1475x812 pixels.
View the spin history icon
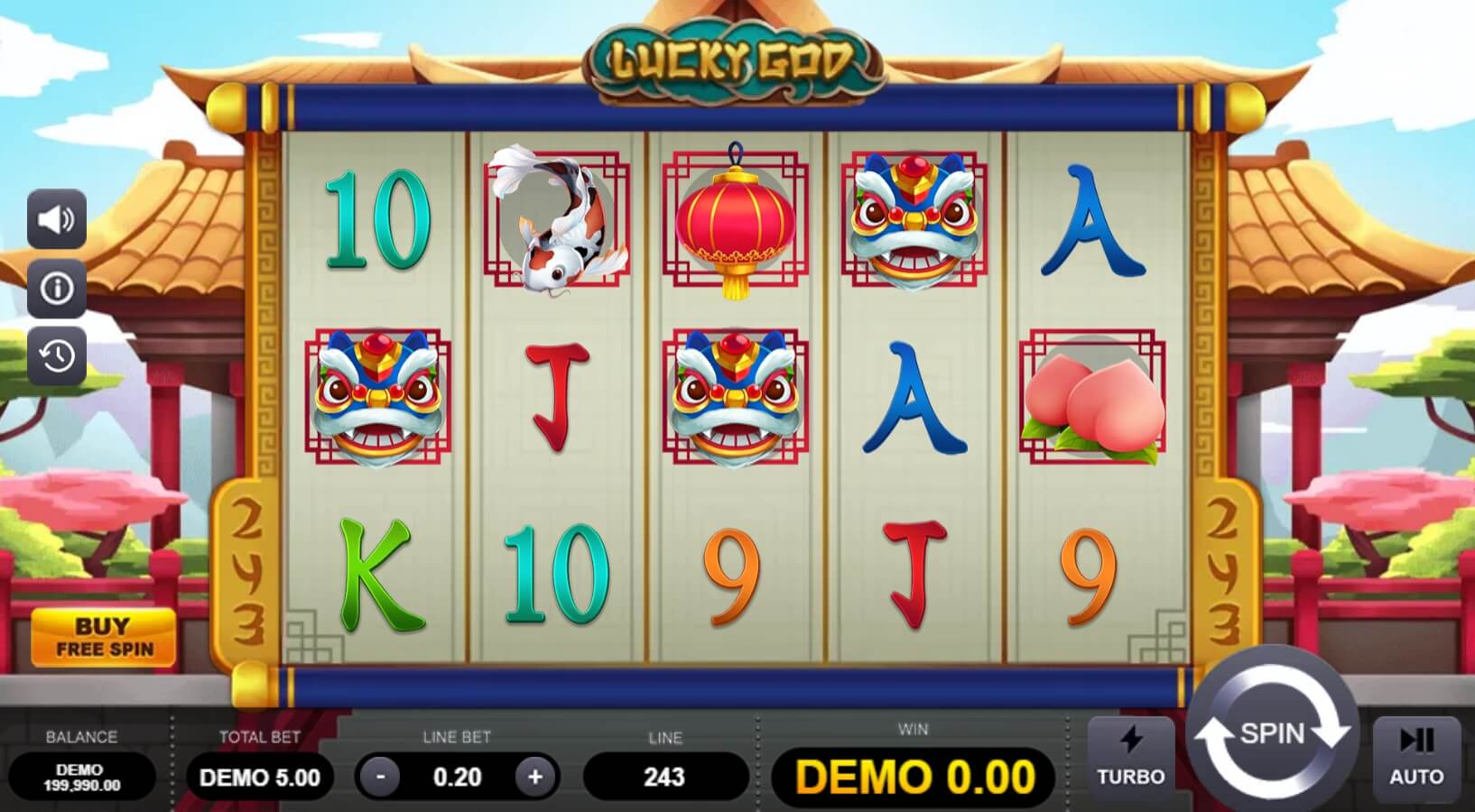click(x=56, y=357)
